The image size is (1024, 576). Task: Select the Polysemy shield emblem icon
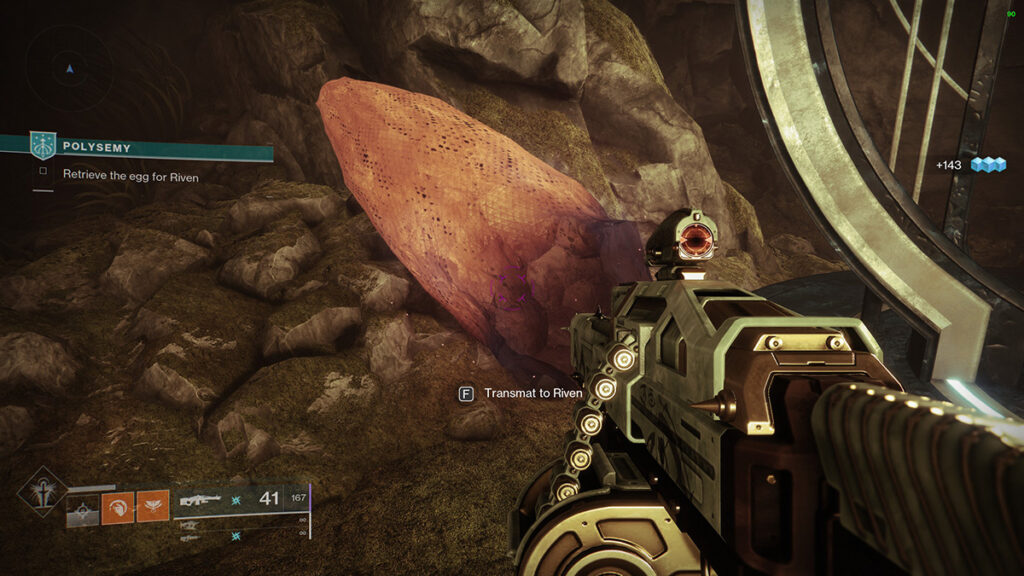[x=43, y=146]
